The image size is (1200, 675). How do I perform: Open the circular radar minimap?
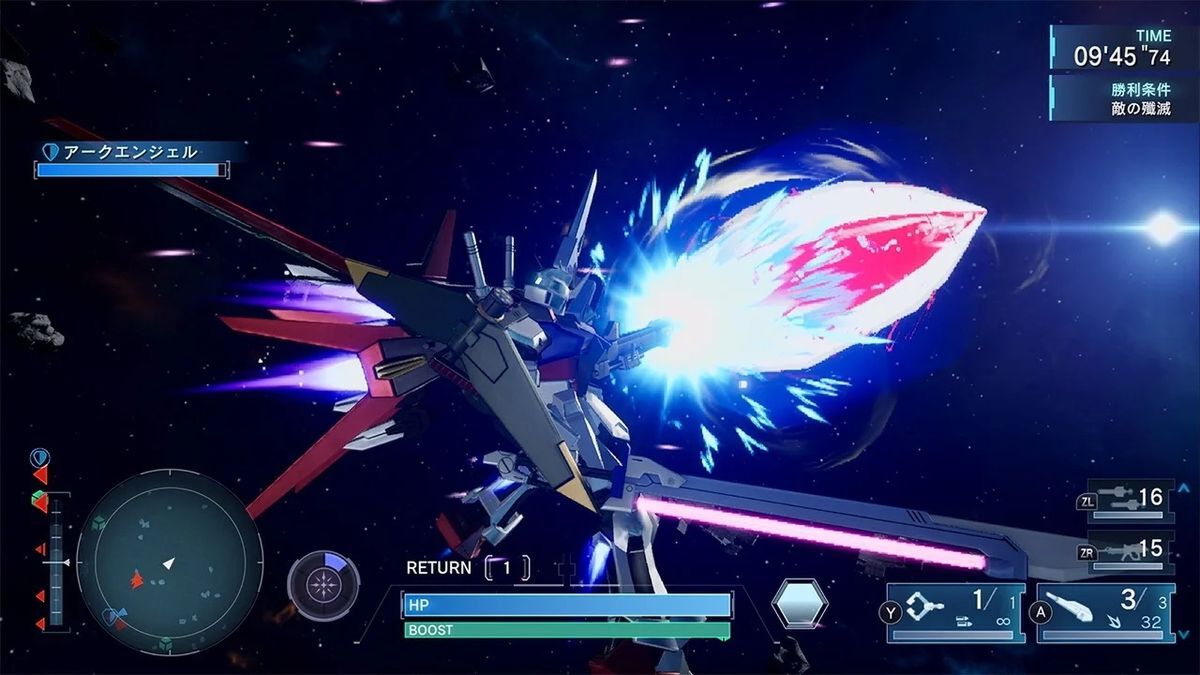(x=169, y=562)
